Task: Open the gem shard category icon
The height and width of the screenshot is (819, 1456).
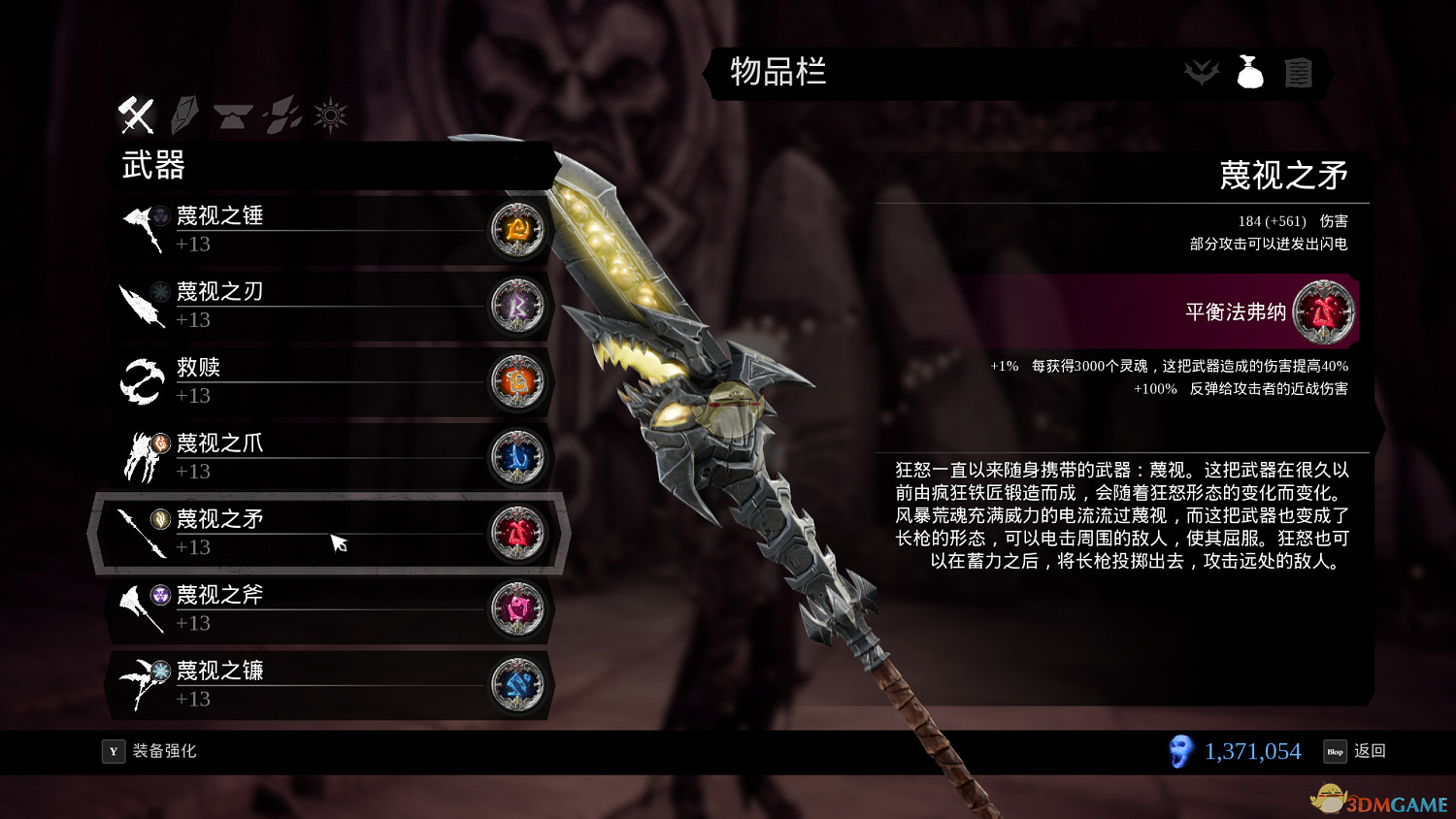Action: click(x=184, y=115)
